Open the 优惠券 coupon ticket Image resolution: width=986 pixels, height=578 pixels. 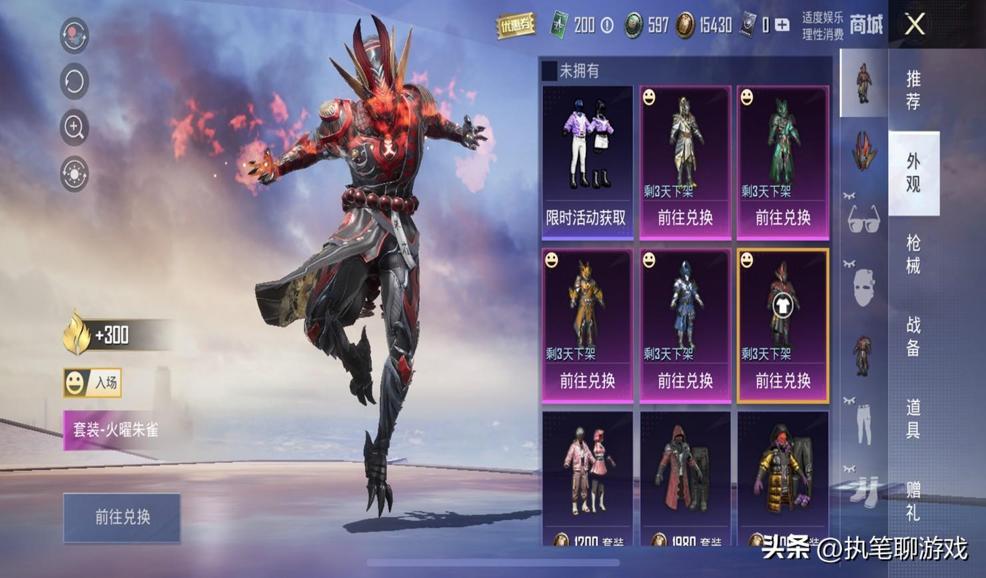(516, 26)
